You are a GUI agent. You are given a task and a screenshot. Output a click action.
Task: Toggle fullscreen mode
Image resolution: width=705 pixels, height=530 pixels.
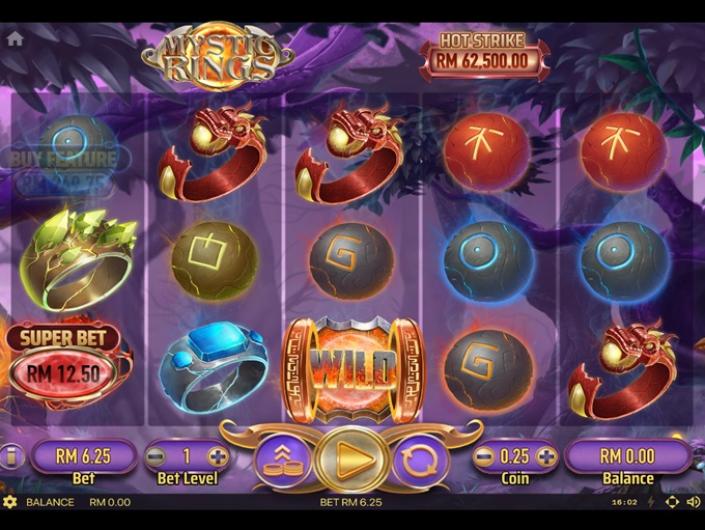pos(671,502)
